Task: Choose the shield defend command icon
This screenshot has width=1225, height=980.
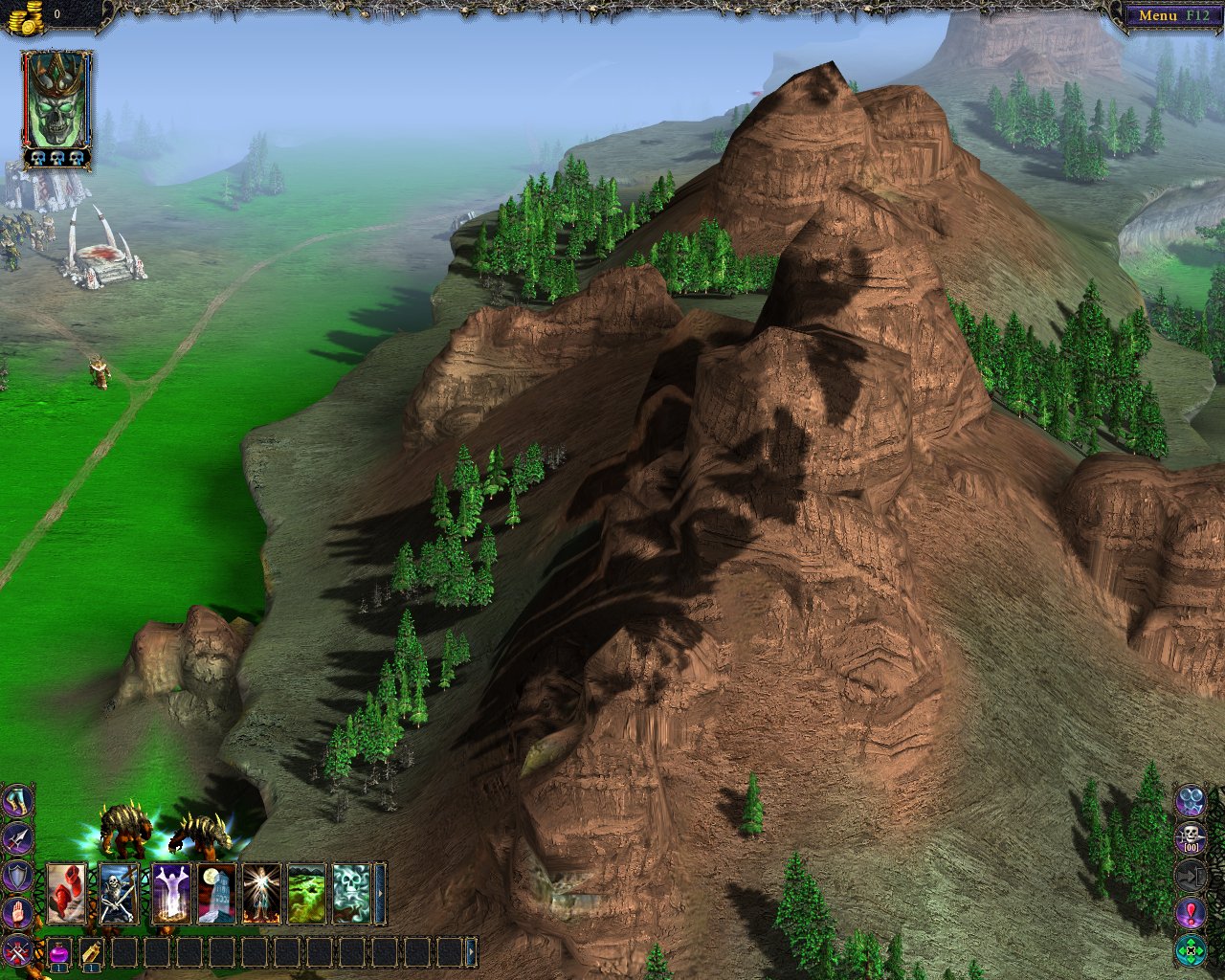Action: [x=18, y=876]
